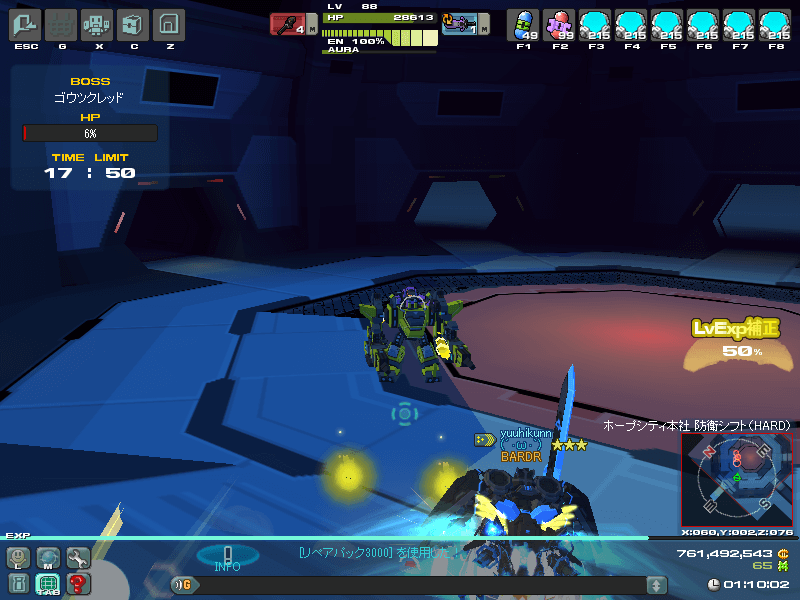
Task: Use the cyan repair pack in F8
Action: click(x=774, y=24)
